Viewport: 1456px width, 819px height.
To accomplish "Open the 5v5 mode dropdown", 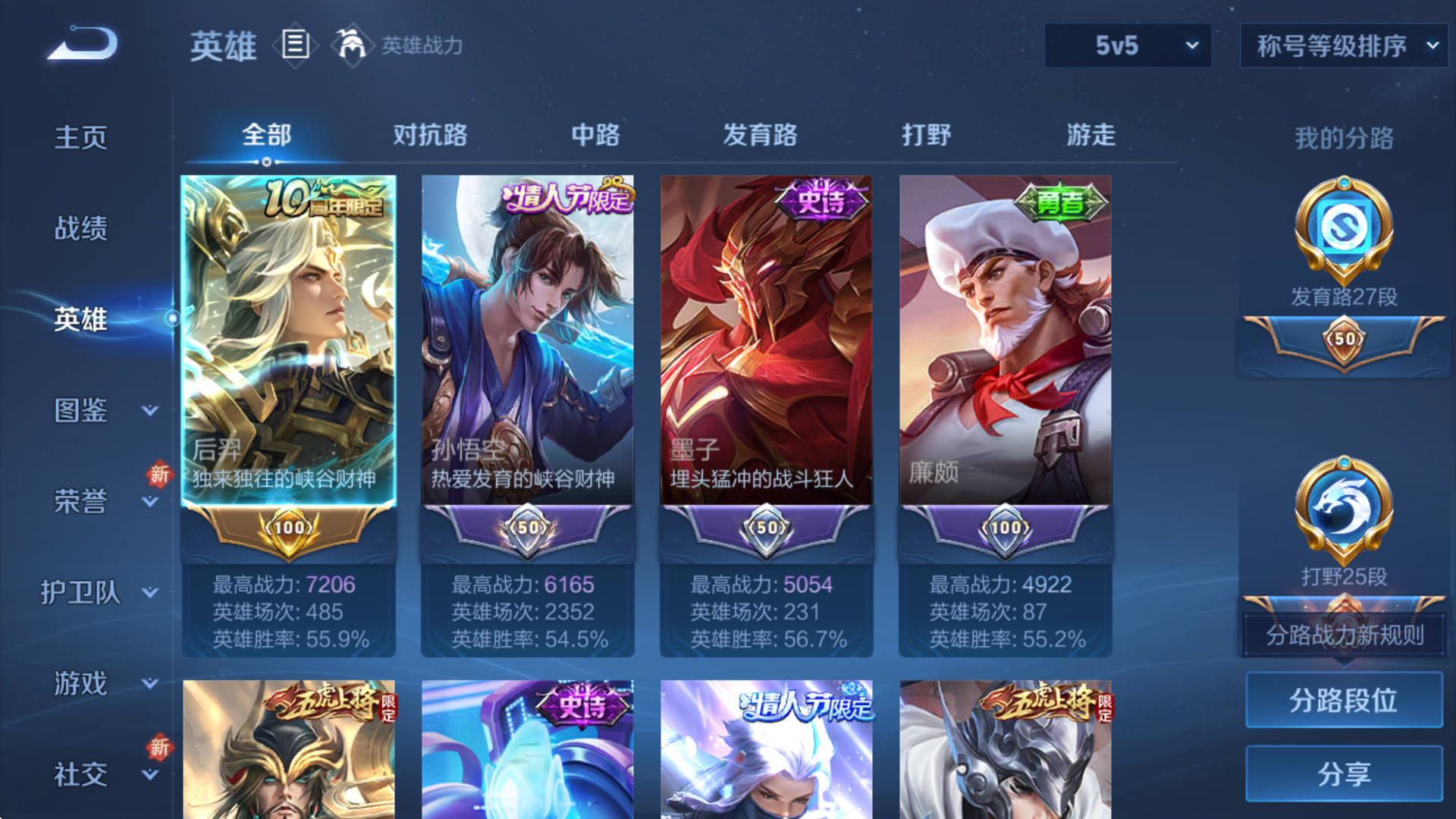I will [x=1127, y=45].
